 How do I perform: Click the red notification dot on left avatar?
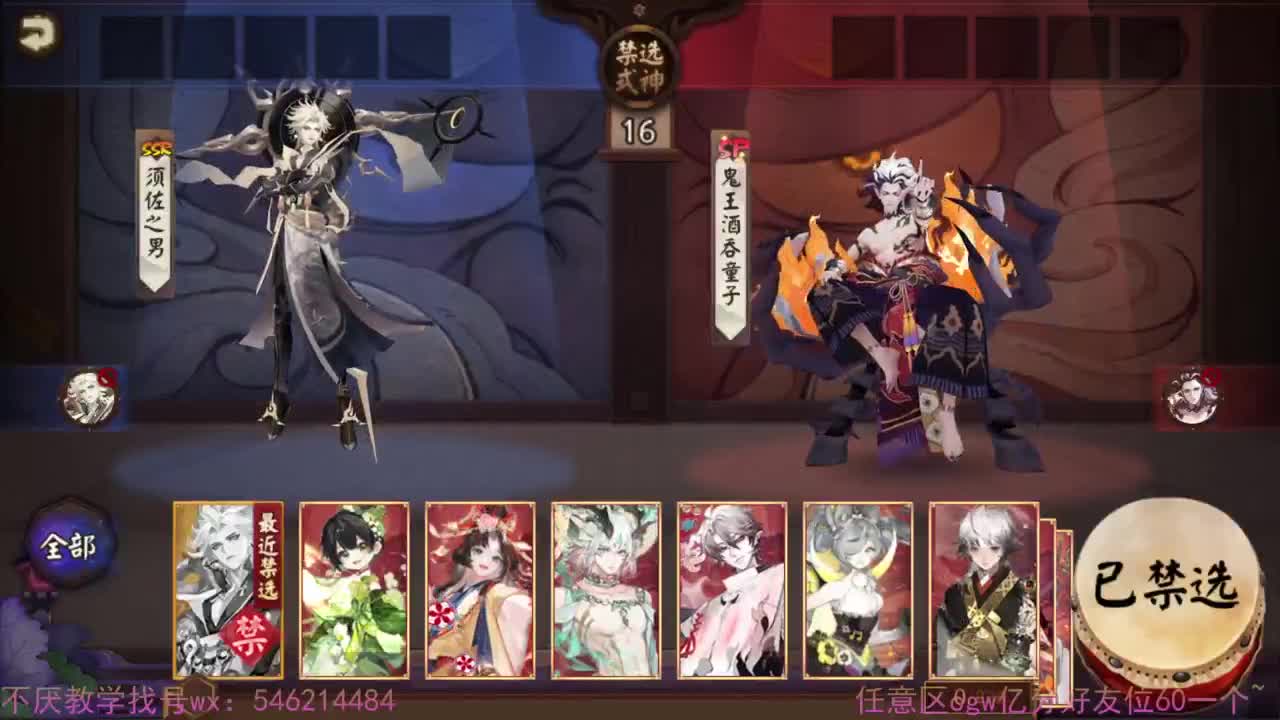tap(110, 377)
